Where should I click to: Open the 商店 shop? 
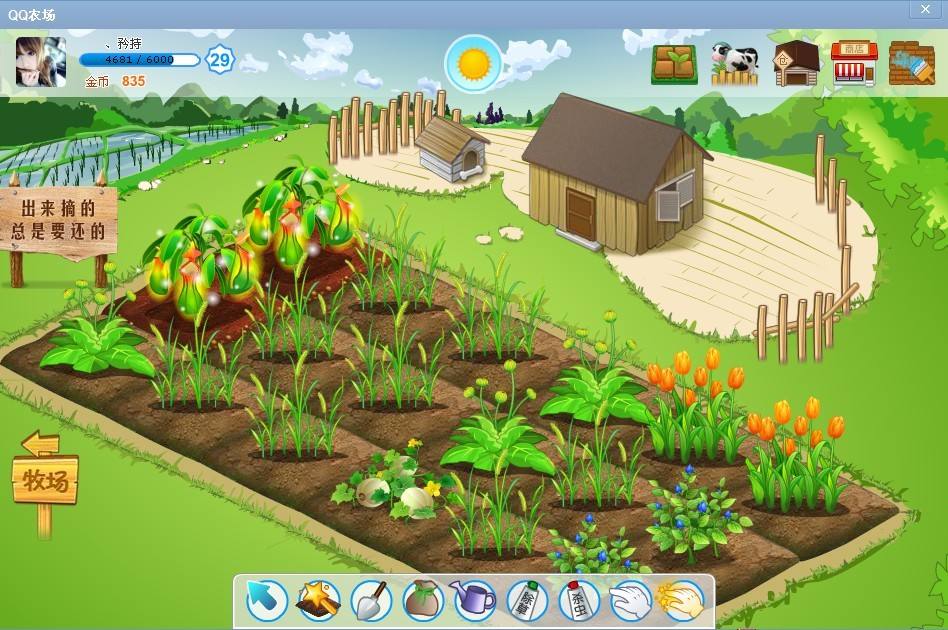pyautogui.click(x=854, y=64)
